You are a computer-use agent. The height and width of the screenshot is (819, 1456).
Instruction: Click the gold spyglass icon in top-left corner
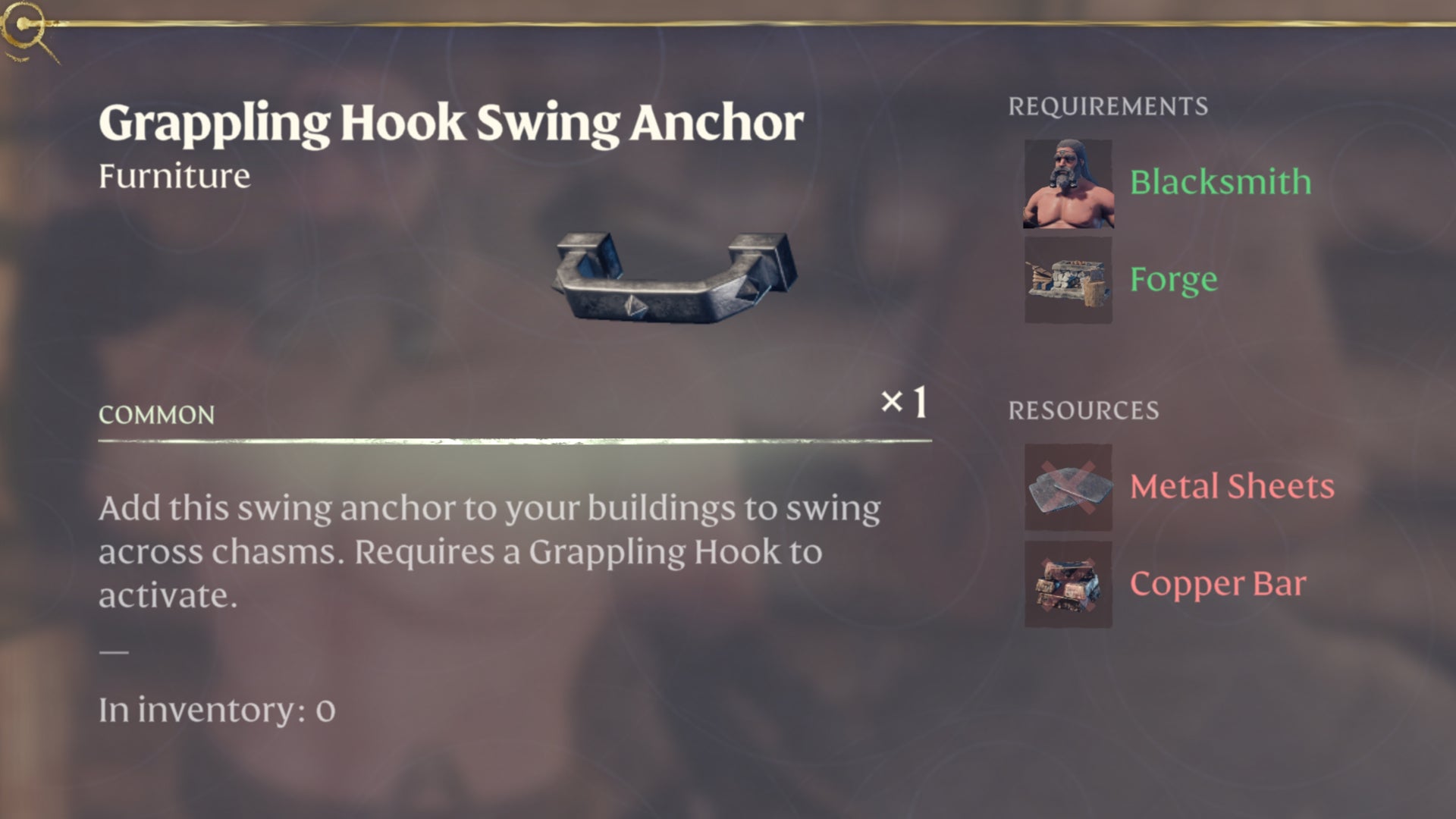pyautogui.click(x=21, y=23)
